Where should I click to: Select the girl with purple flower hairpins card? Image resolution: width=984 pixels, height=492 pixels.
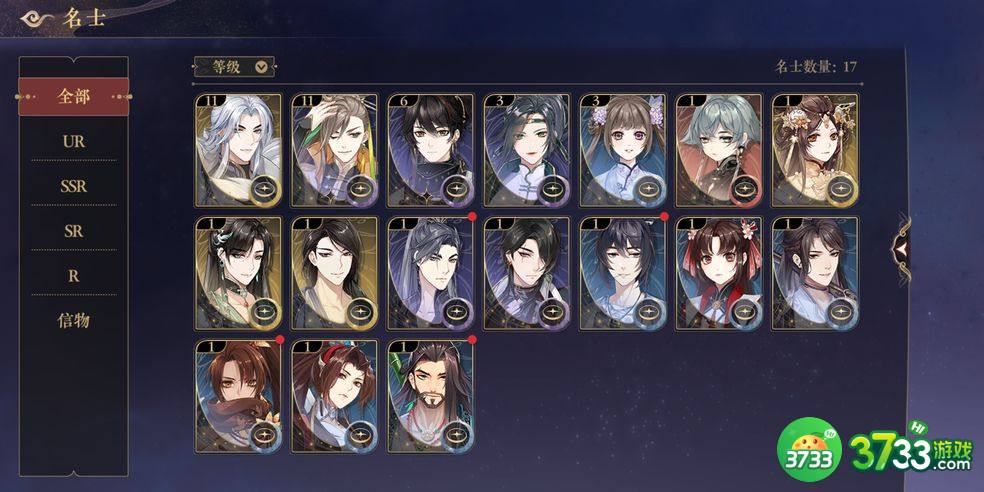[622, 150]
